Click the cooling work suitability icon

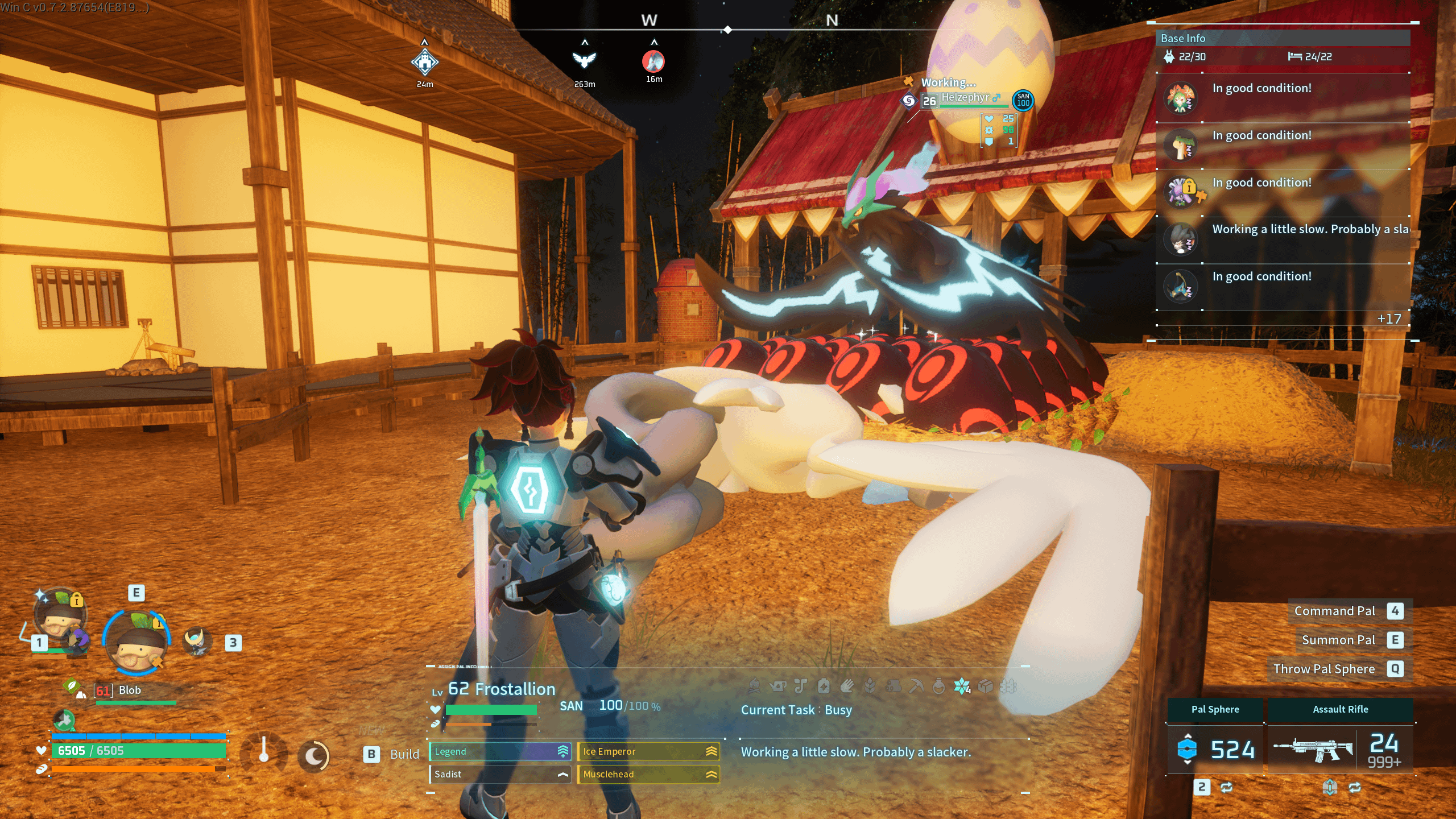tap(961, 686)
